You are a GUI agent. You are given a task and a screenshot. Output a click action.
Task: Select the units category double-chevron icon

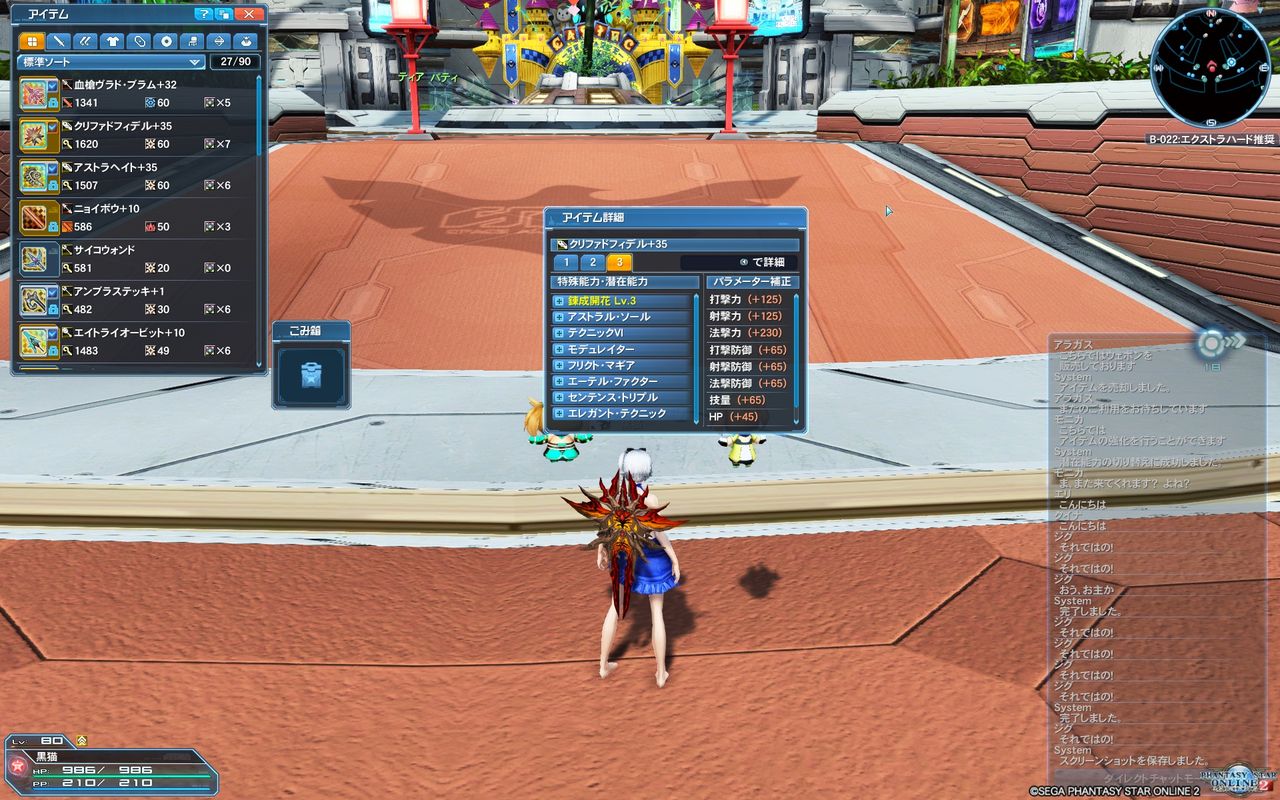pyautogui.click(x=88, y=41)
